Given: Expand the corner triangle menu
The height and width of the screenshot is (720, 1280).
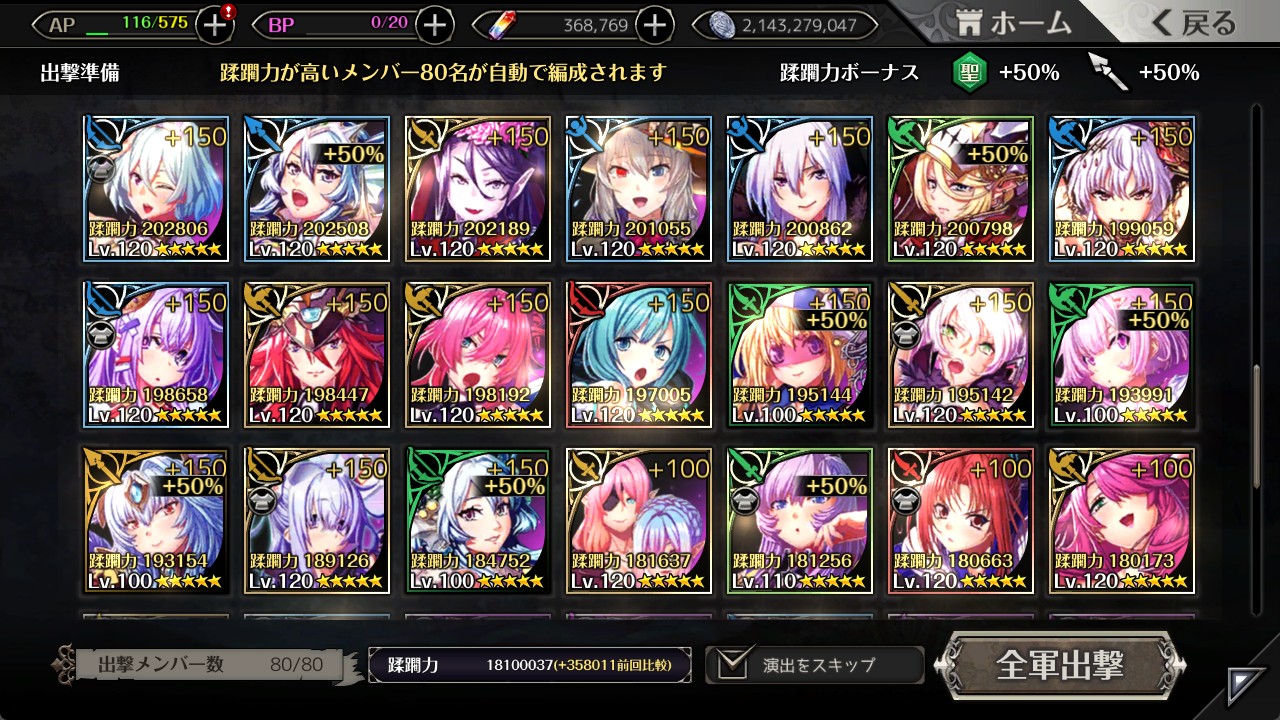Looking at the screenshot, I should 1247,686.
